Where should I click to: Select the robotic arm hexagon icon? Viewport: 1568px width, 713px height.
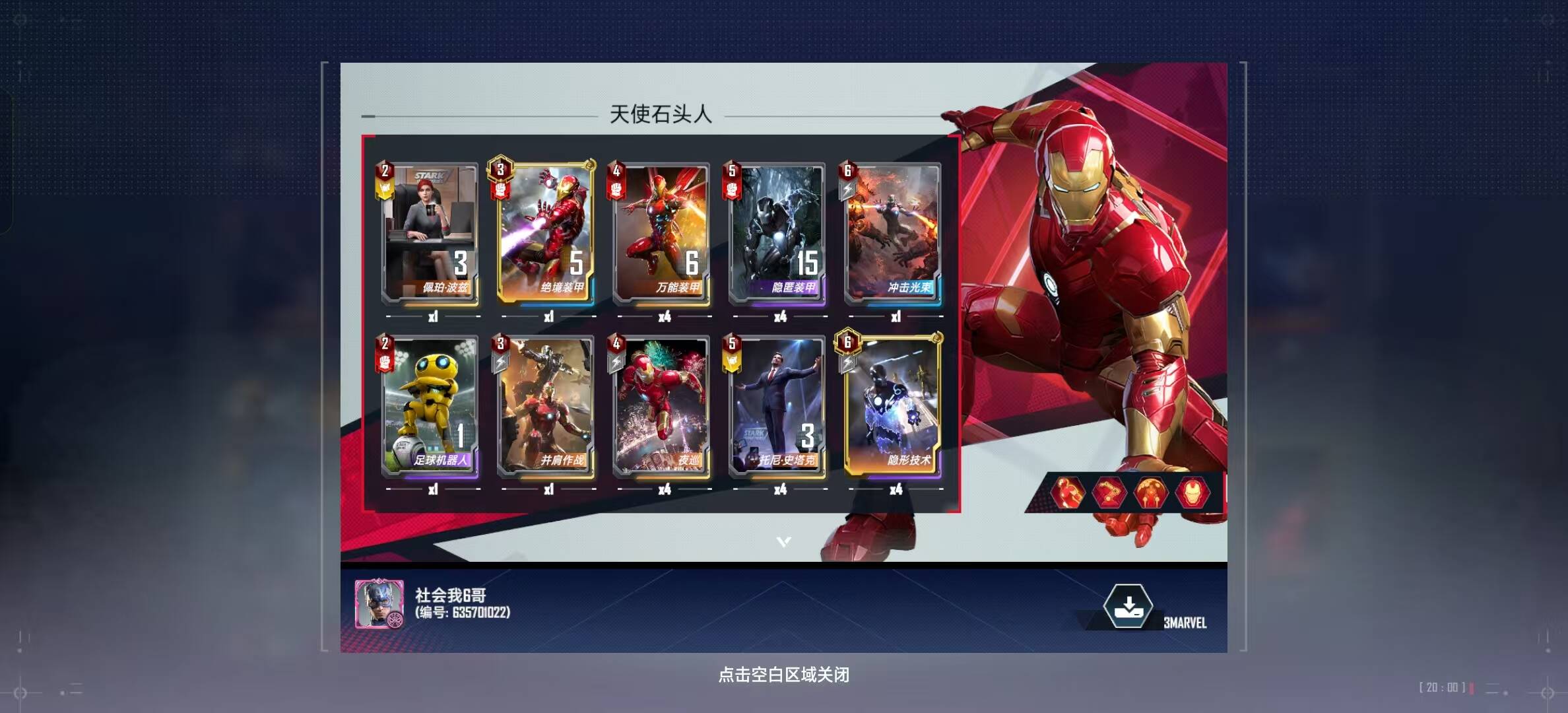click(x=1109, y=492)
